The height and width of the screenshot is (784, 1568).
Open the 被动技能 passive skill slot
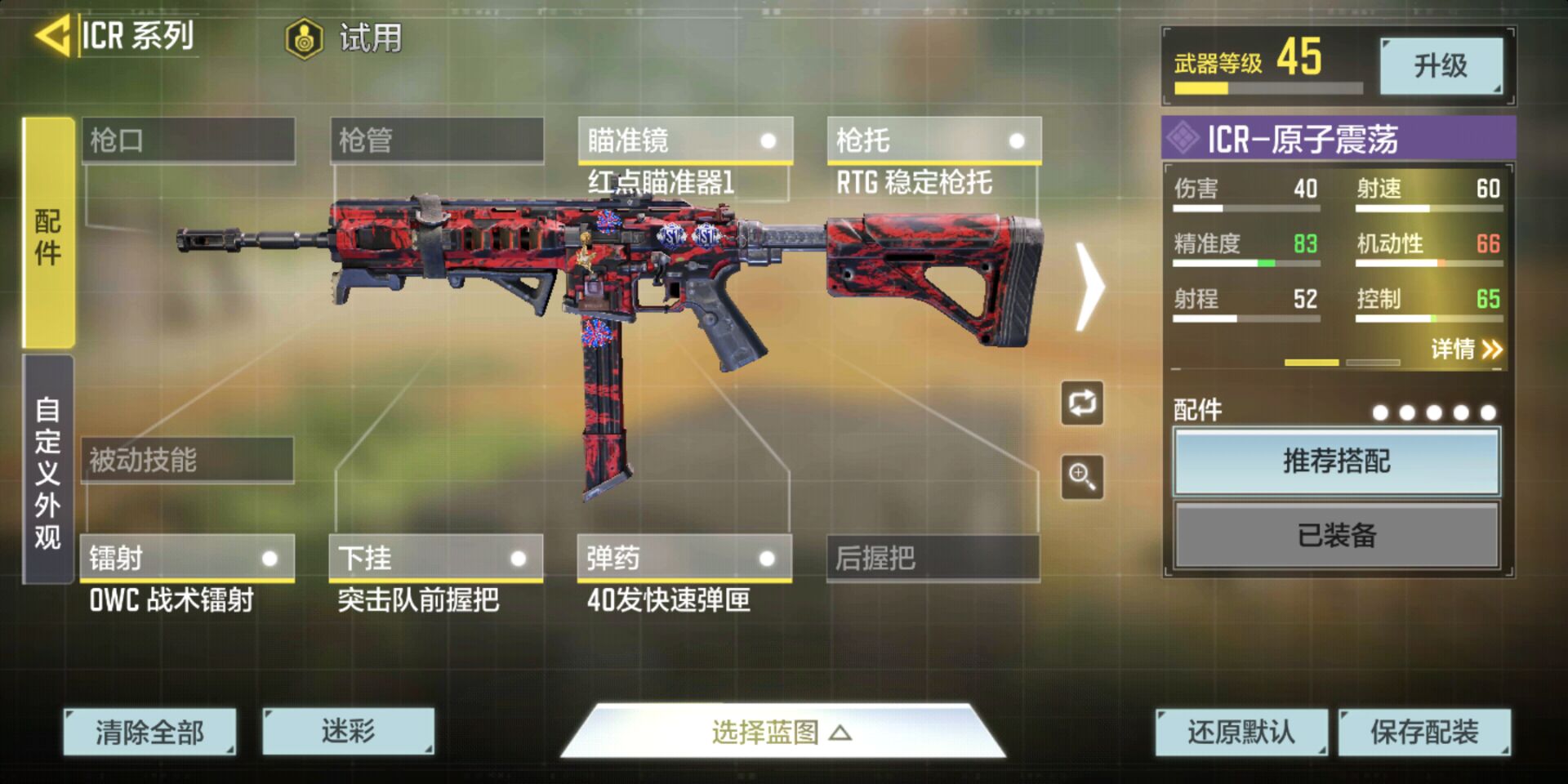186,461
